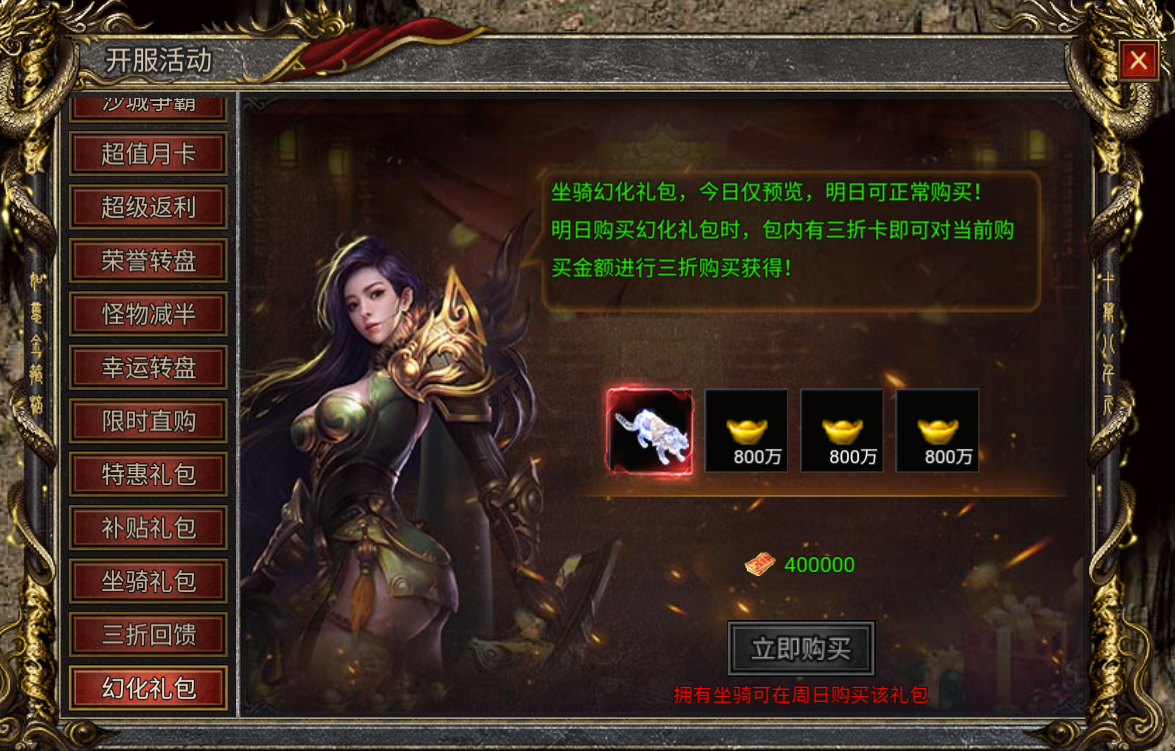This screenshot has width=1175, height=751.
Task: Choose the 坐骑礼包 tab
Action: (x=149, y=581)
